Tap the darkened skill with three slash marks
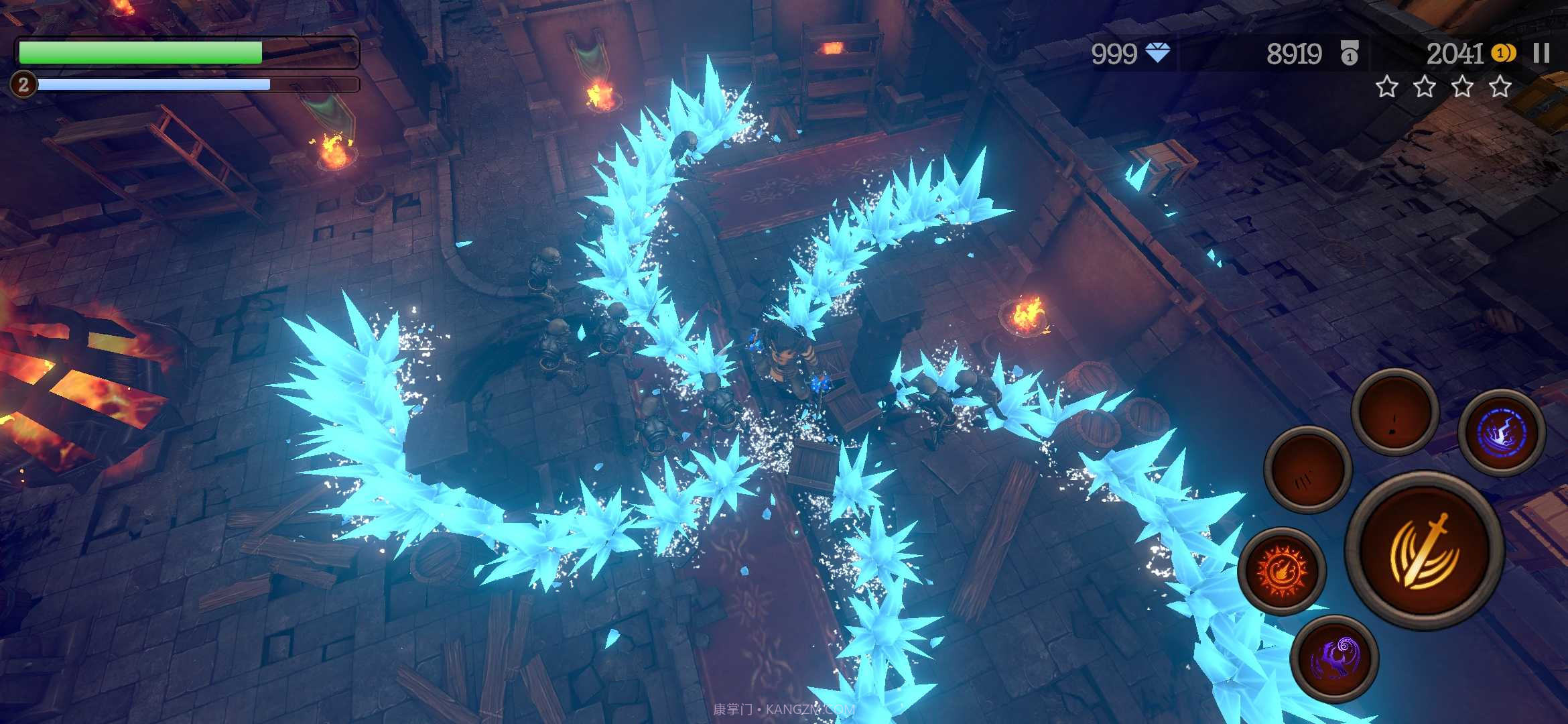The width and height of the screenshot is (1568, 724). point(1307,471)
